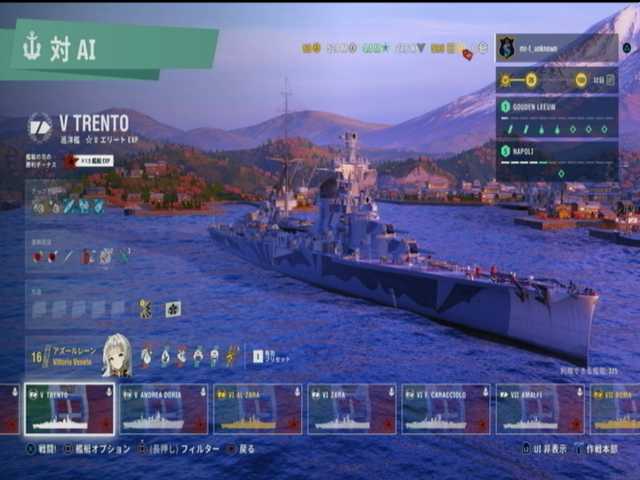Open the commander skills icon row
The width and height of the screenshot is (640, 480).
coord(190,356)
